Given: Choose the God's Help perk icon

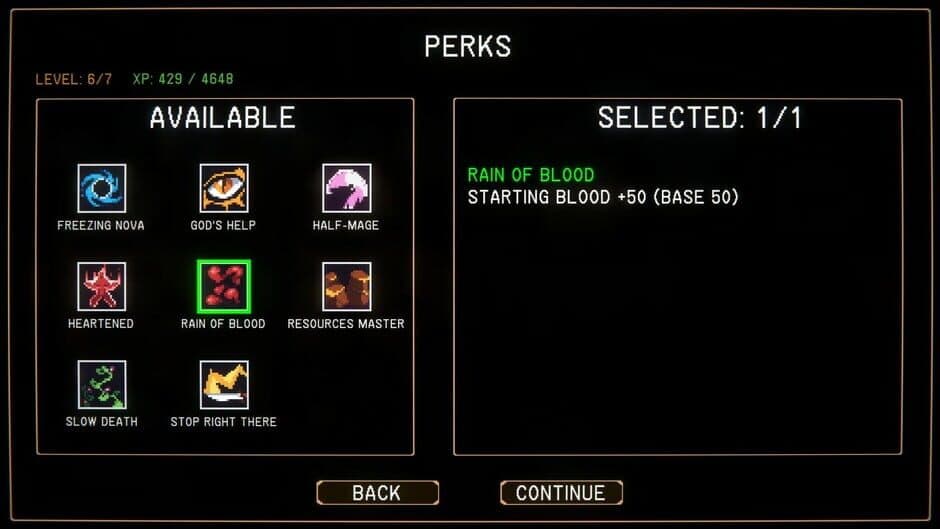Looking at the screenshot, I should (x=223, y=188).
